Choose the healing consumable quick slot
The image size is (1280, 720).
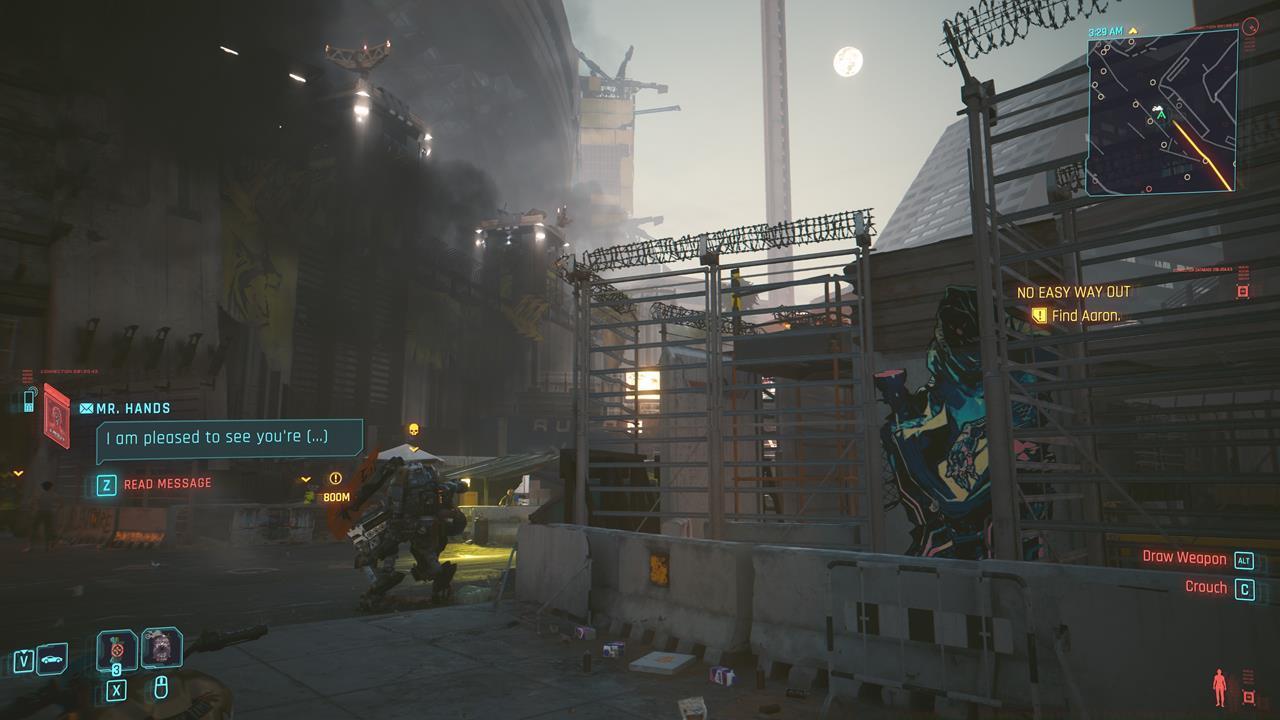(x=117, y=650)
